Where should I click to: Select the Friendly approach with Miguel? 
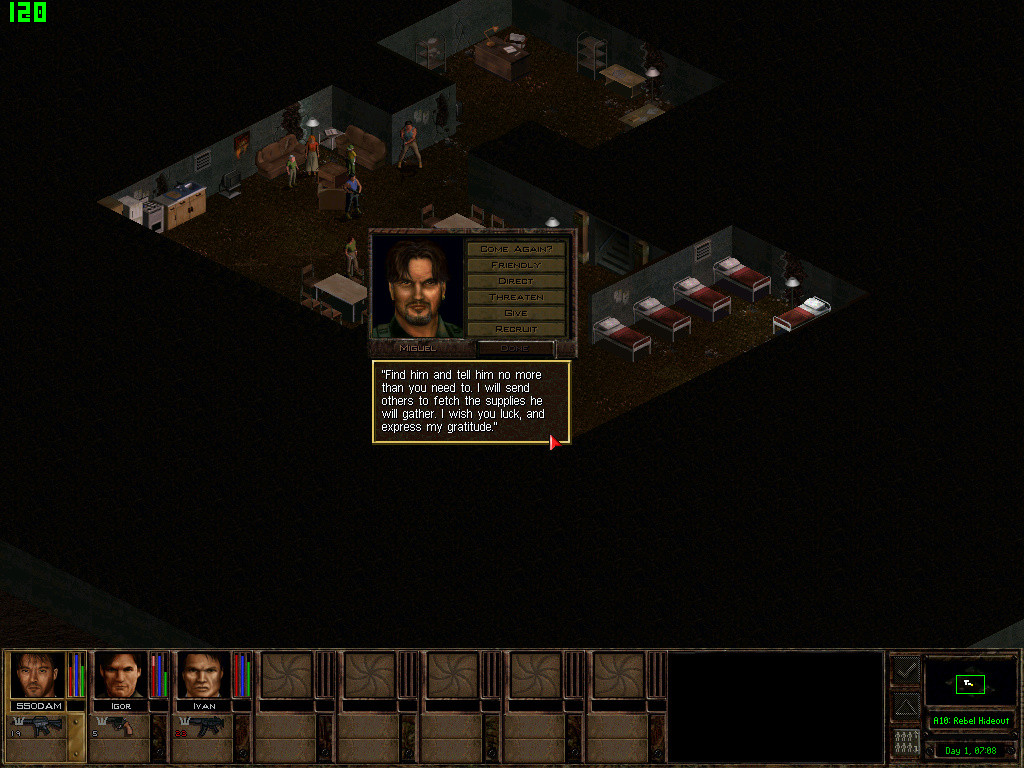pyautogui.click(x=515, y=265)
